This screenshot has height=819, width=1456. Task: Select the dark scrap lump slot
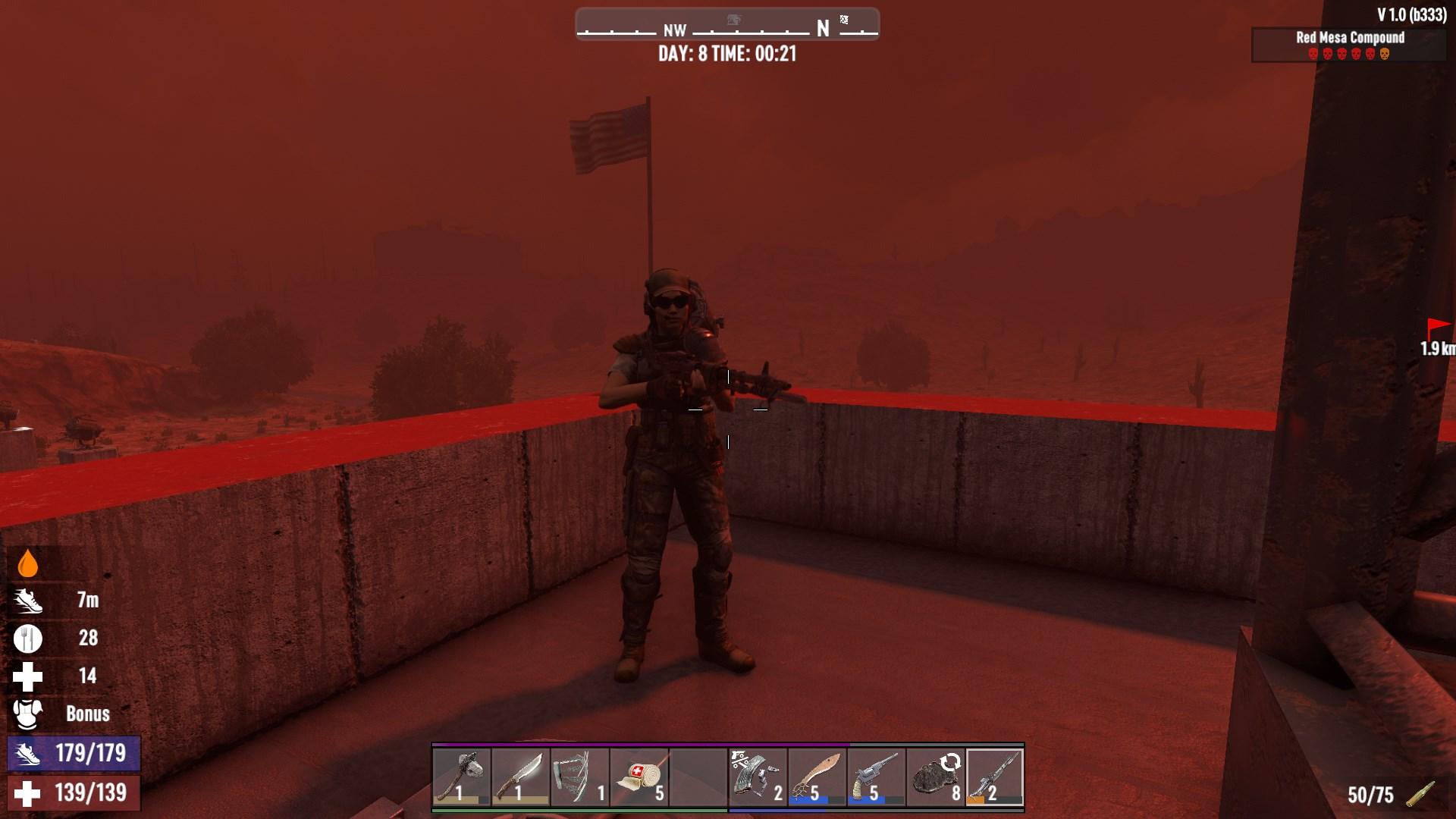click(x=935, y=777)
